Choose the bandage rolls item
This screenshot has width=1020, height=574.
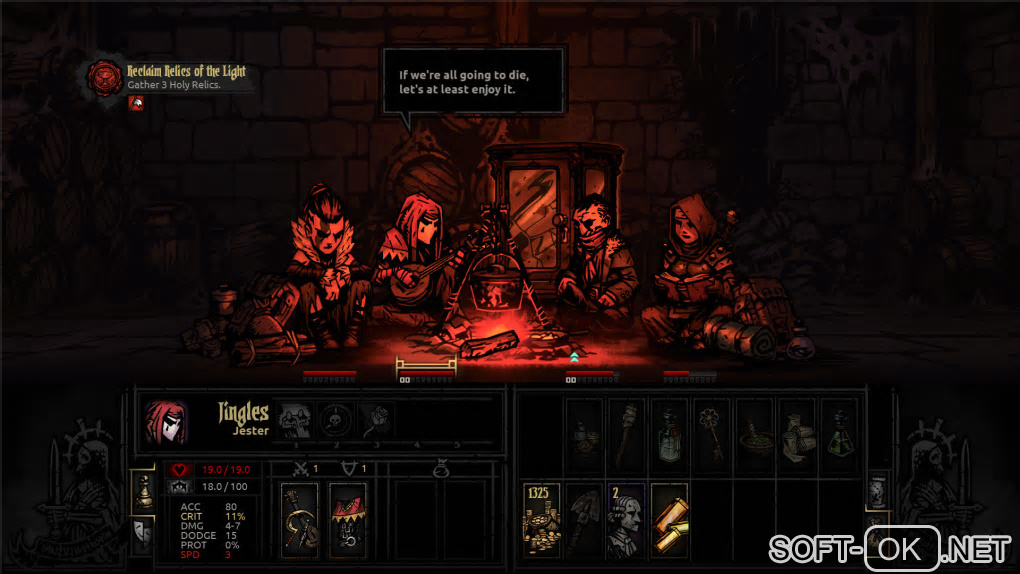pos(797,435)
